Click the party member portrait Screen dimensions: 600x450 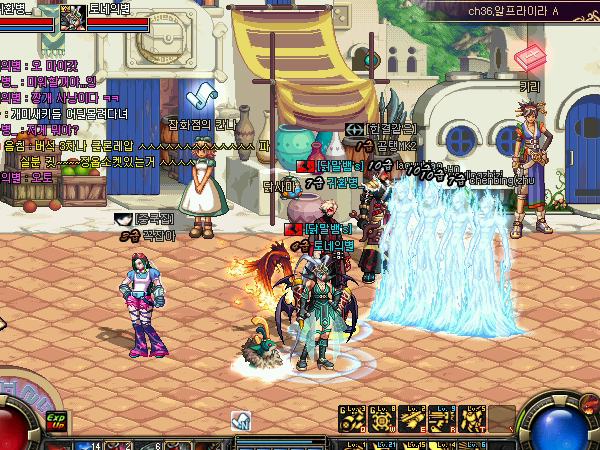[x=73, y=15]
